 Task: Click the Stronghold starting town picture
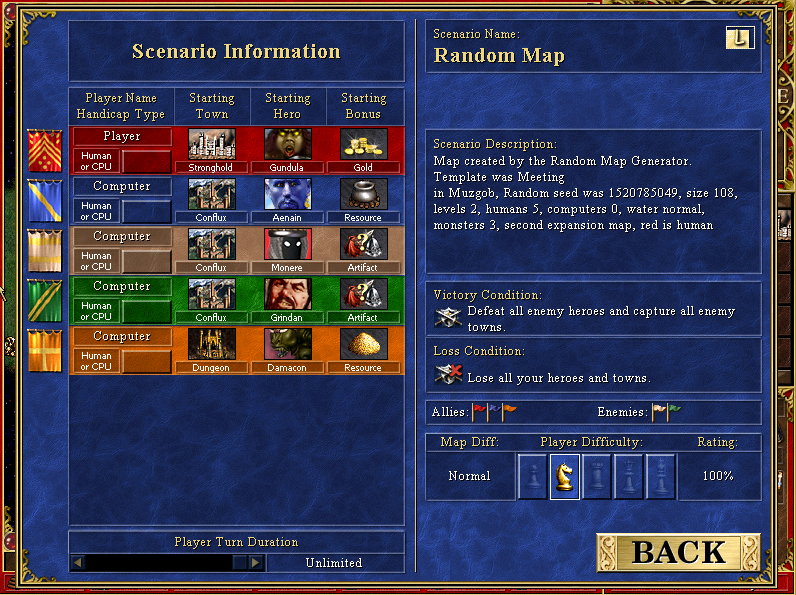pos(211,144)
